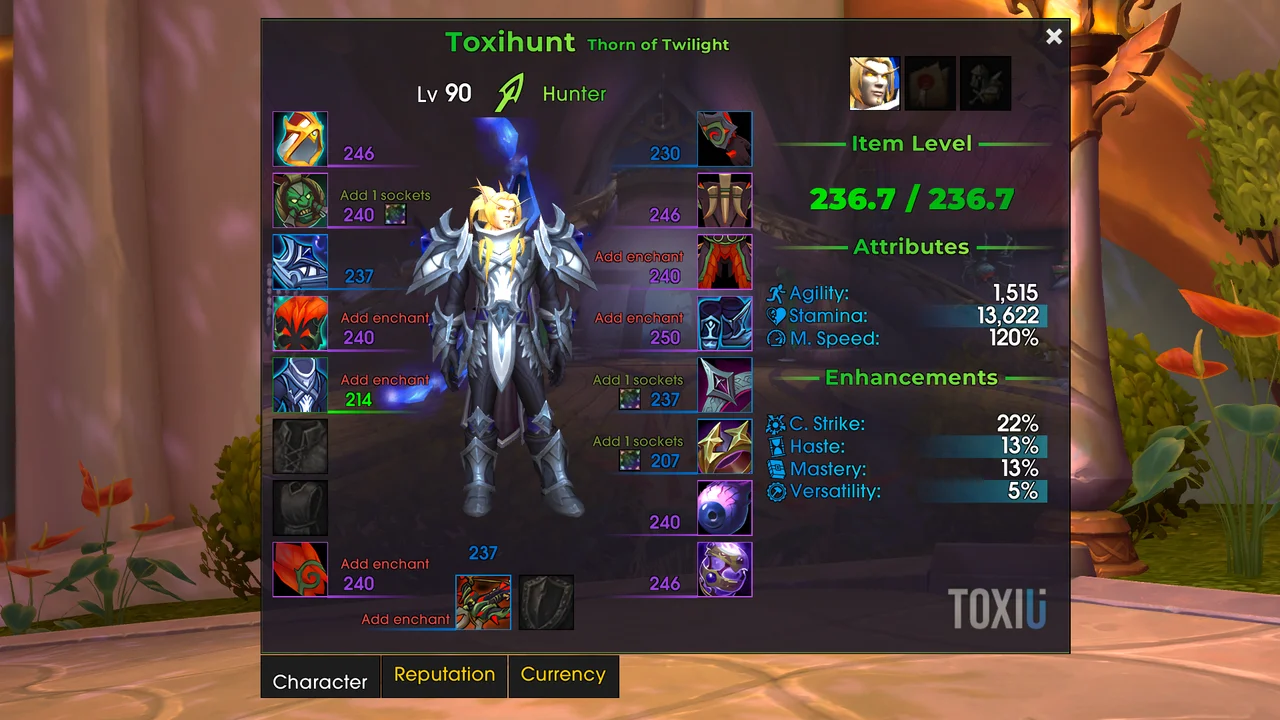Select the empty off-hand shield slot
Viewport: 1280px width, 720px height.
[546, 602]
